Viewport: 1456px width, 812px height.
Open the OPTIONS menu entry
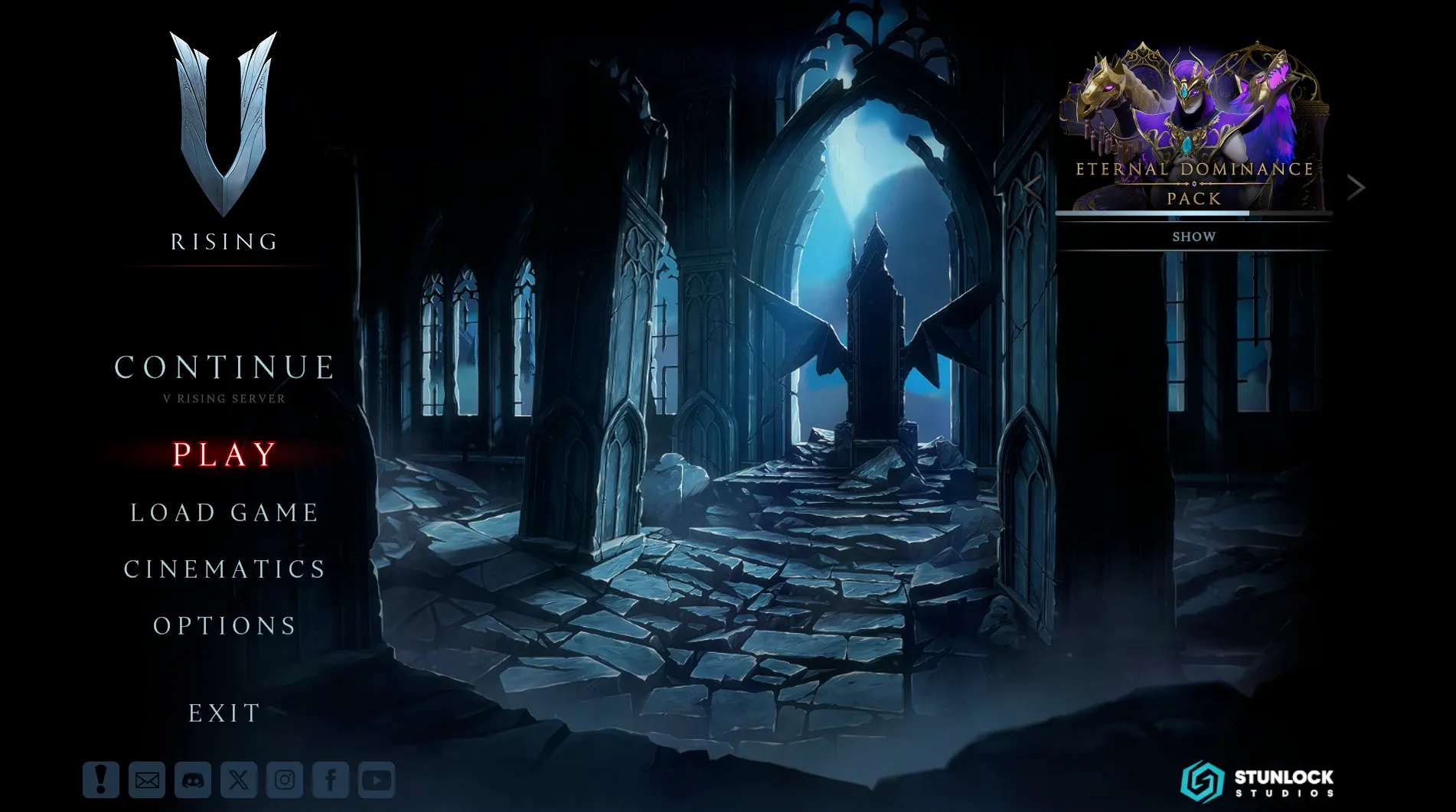point(224,626)
